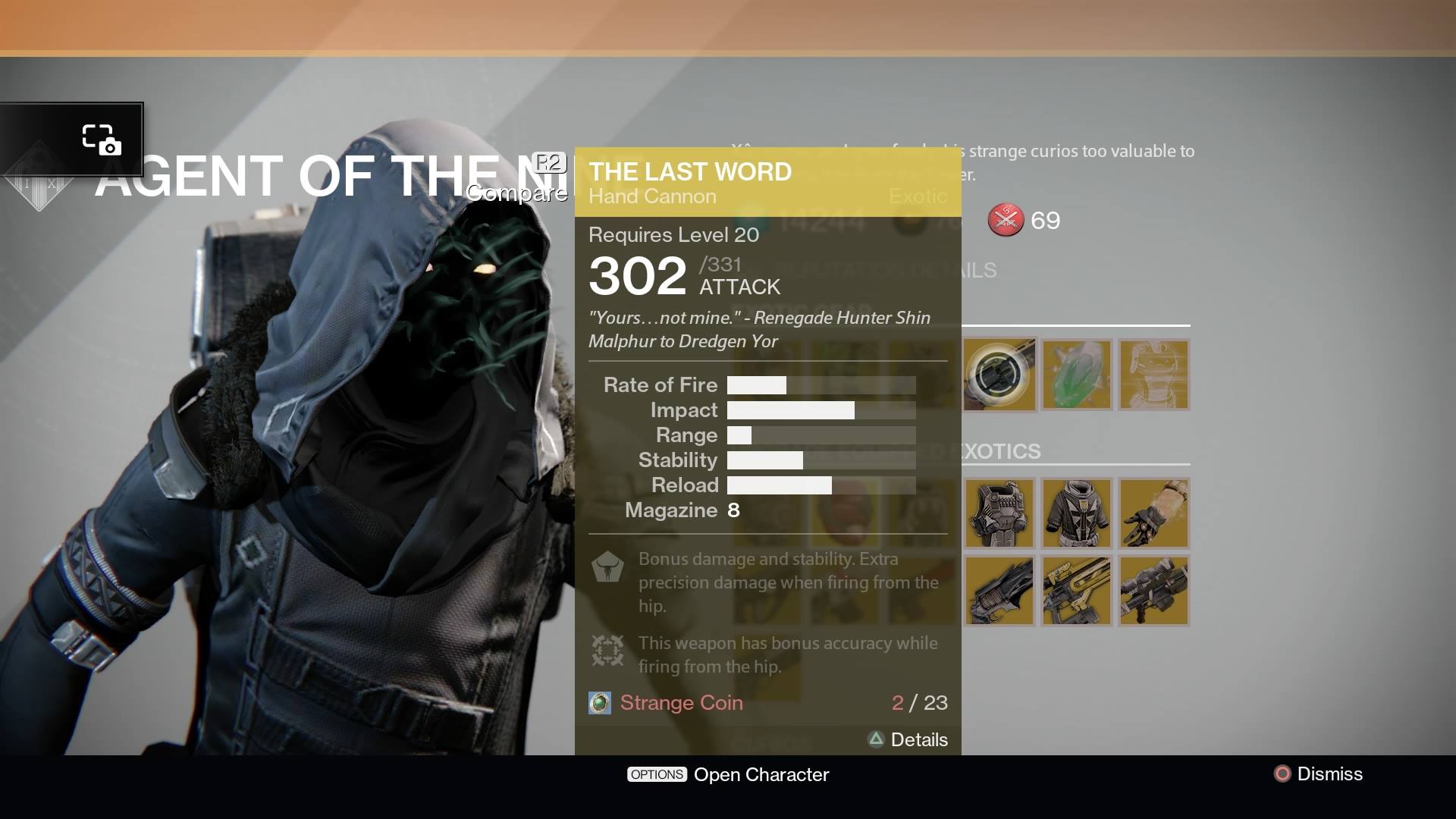Viewport: 1456px width, 819px height.
Task: Select the exotic rocket launcher icon
Action: click(1154, 591)
